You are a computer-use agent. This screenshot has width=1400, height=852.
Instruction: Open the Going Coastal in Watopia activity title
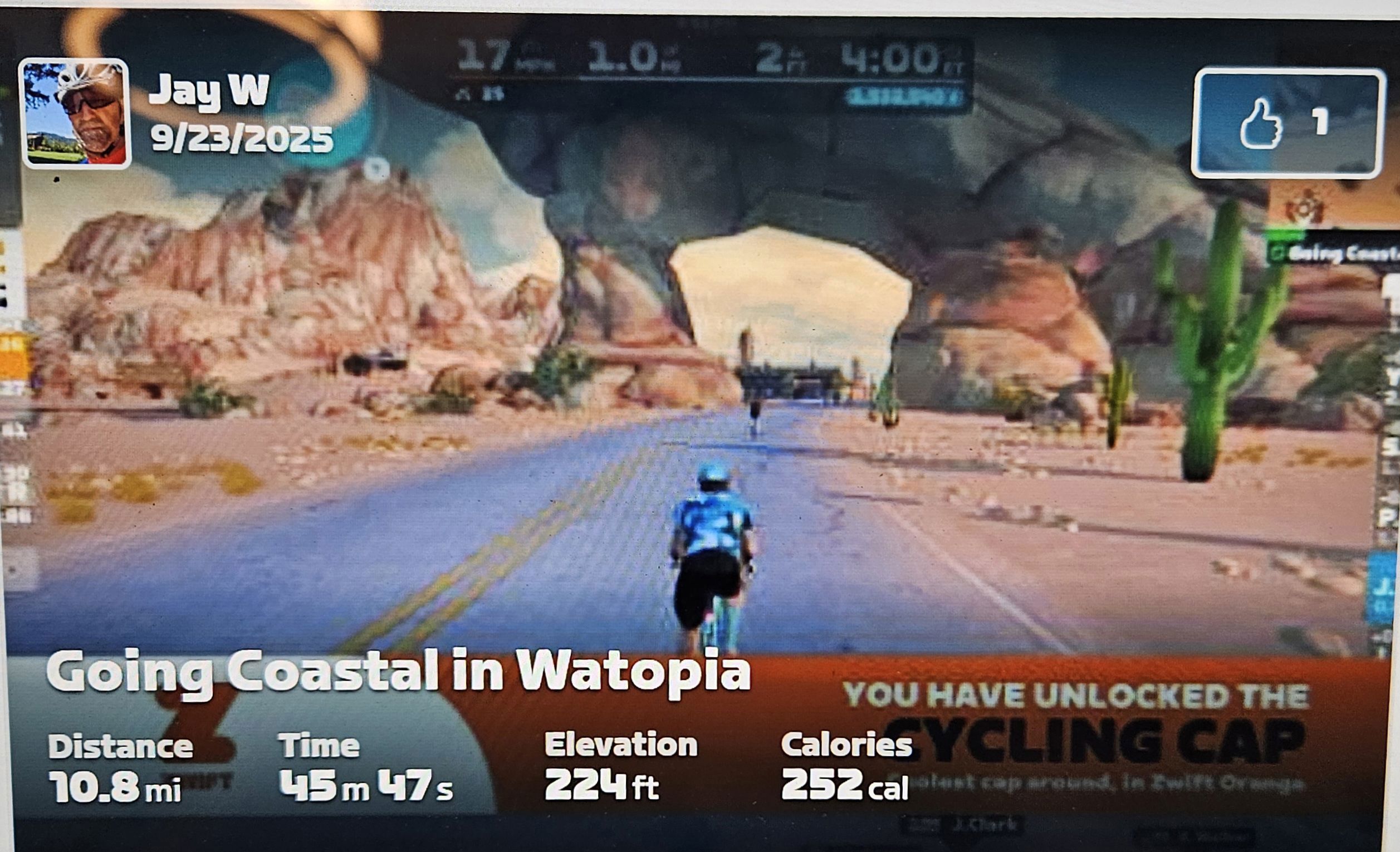click(398, 672)
